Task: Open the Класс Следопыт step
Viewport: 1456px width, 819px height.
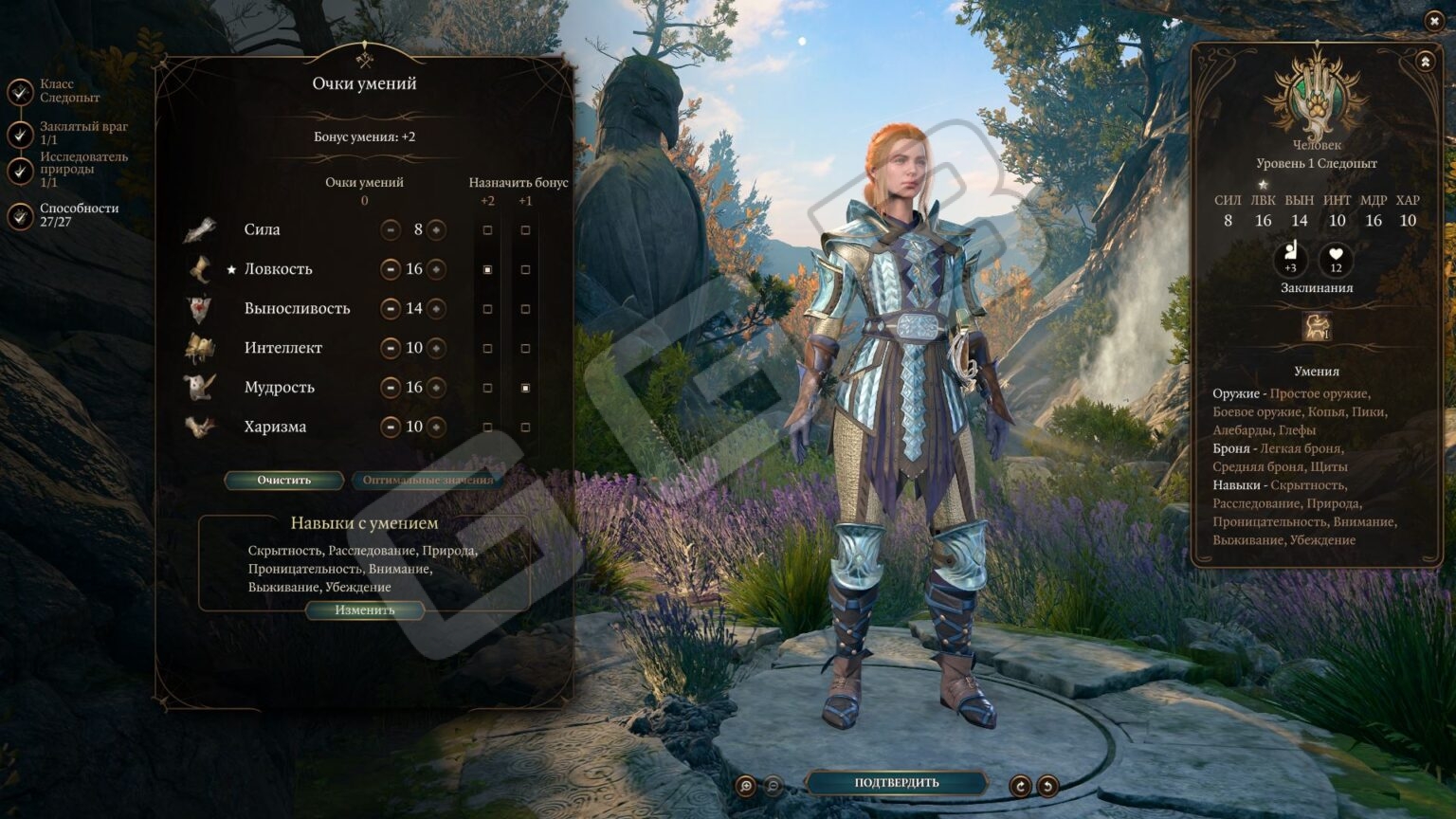Action: tap(21, 92)
